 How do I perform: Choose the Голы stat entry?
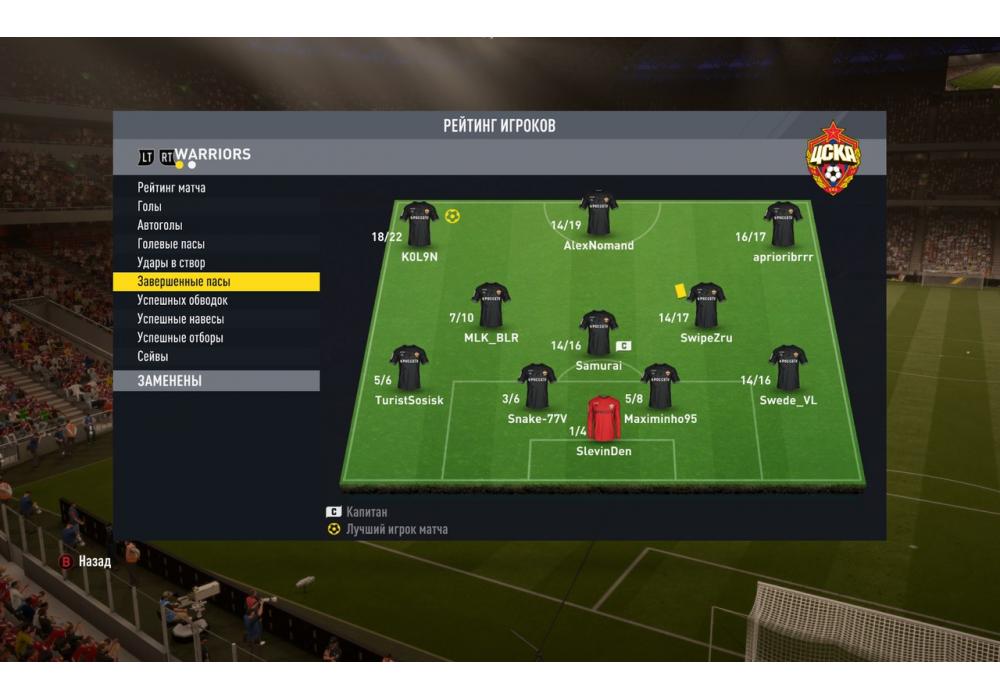150,207
